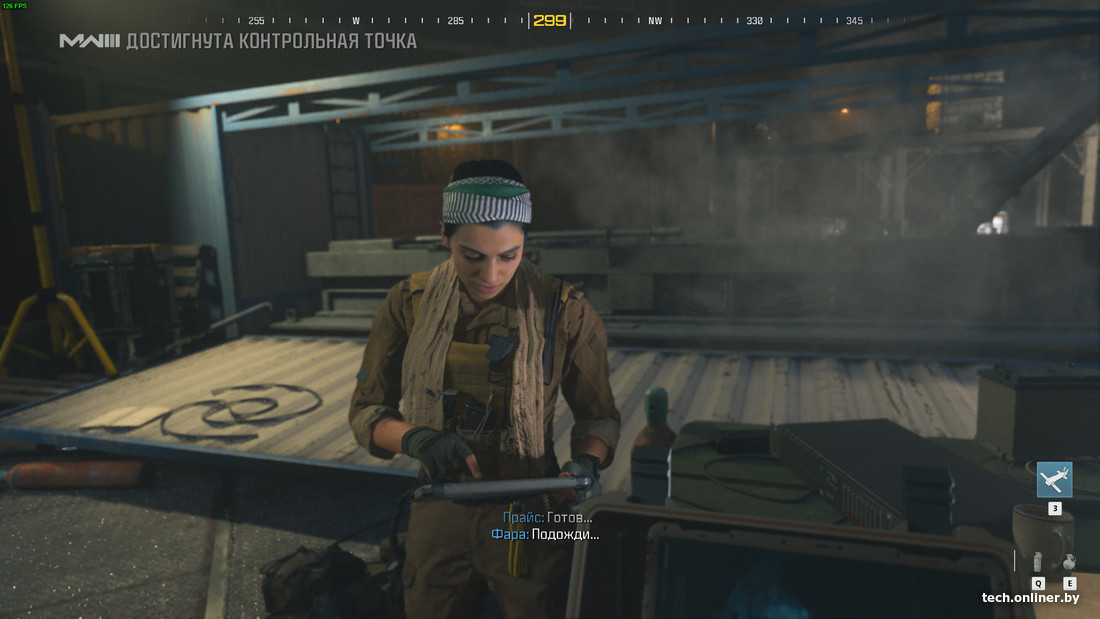1100x619 pixels.
Task: Select the frag grenade lethal equipment icon
Action: (x=1069, y=562)
